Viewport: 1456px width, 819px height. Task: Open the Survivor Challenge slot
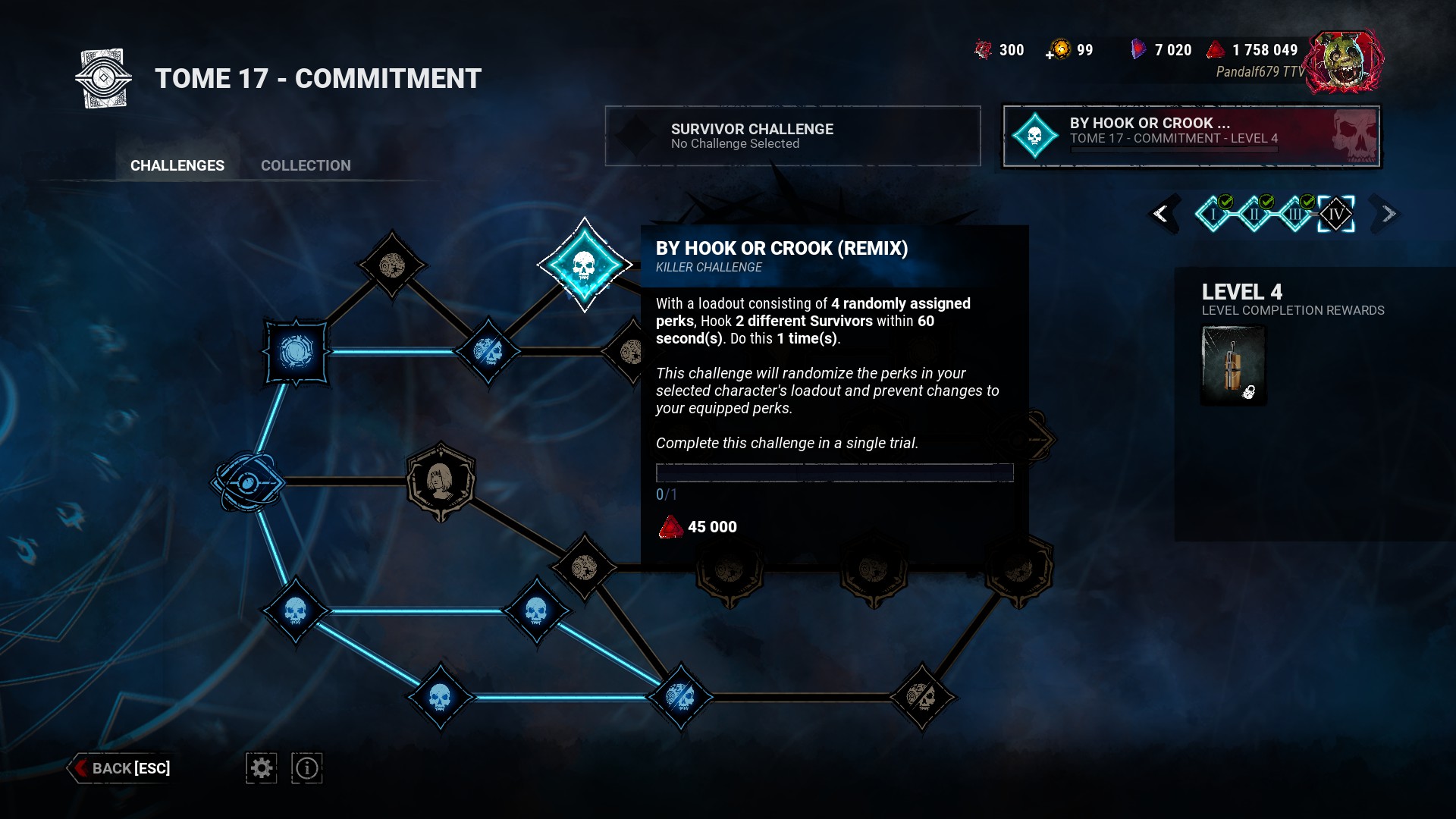pos(792,136)
